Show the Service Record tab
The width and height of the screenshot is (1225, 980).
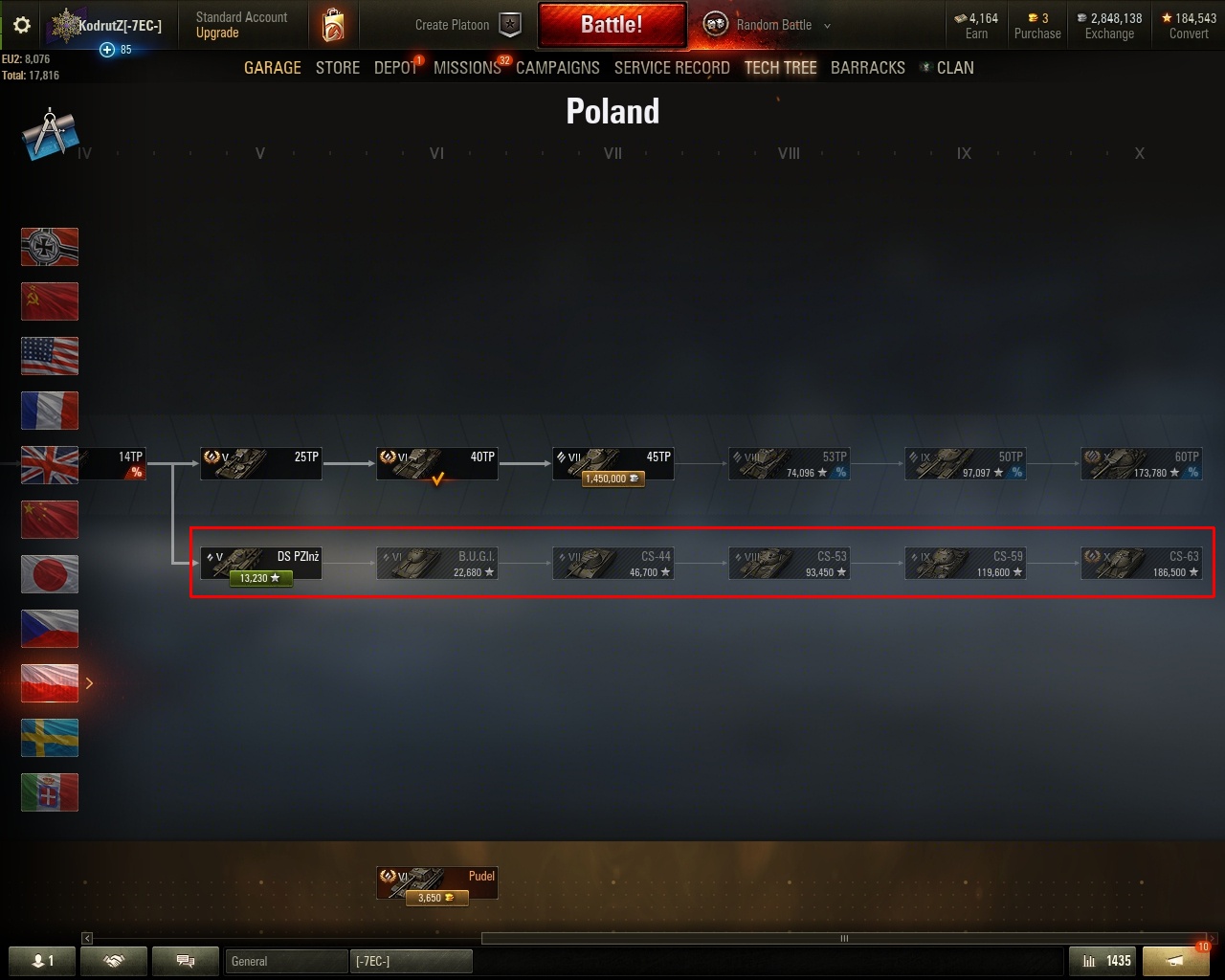point(672,68)
